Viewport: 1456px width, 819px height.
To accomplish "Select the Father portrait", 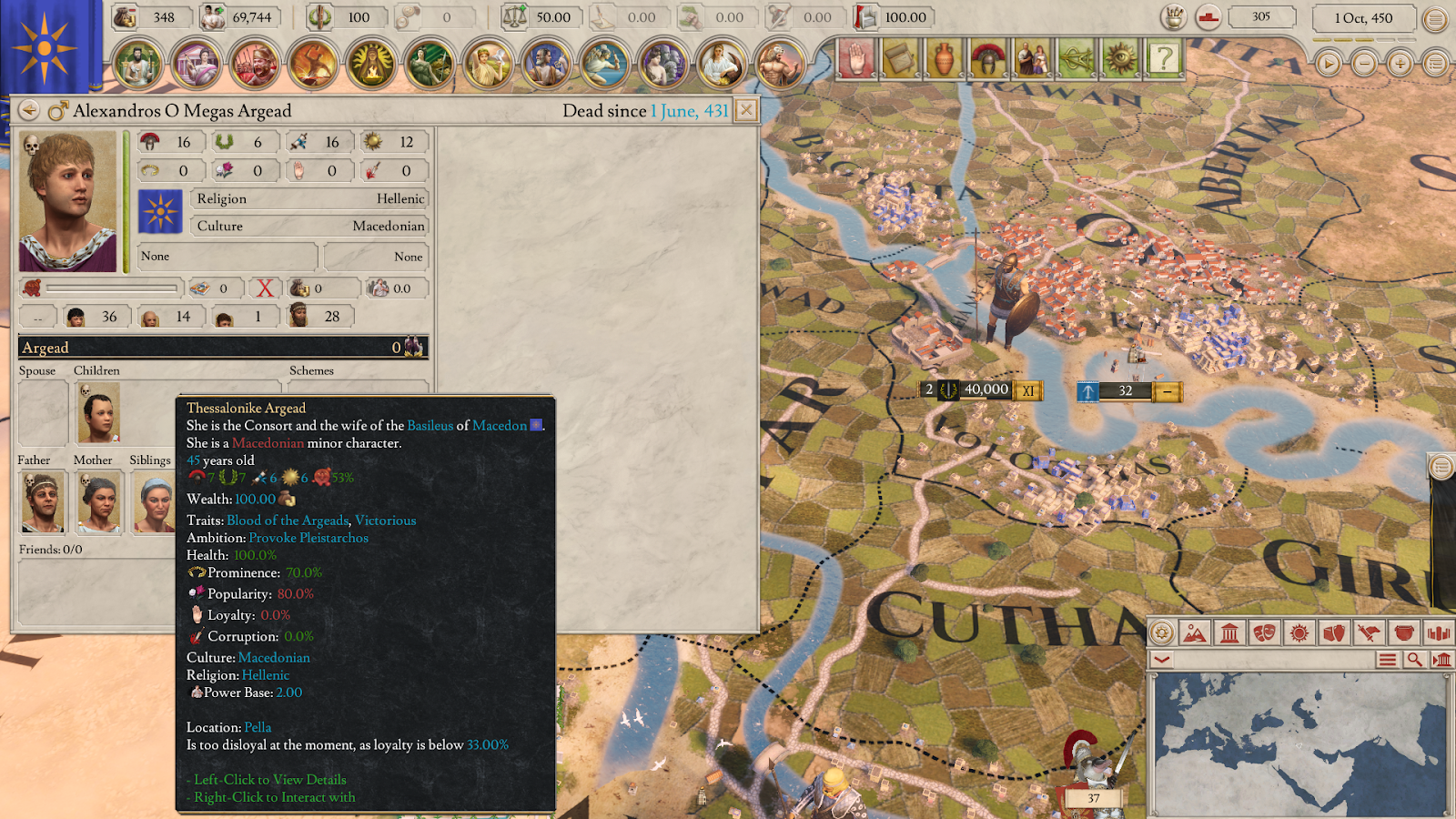I will [x=42, y=501].
